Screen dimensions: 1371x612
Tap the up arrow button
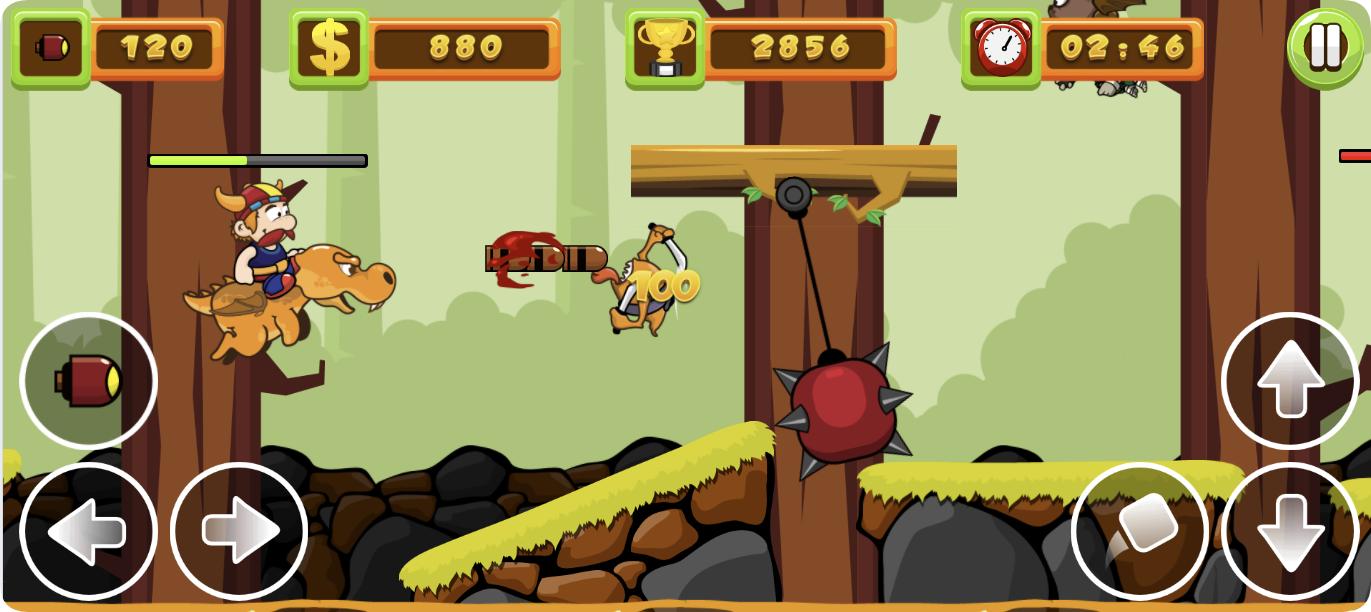[1290, 381]
